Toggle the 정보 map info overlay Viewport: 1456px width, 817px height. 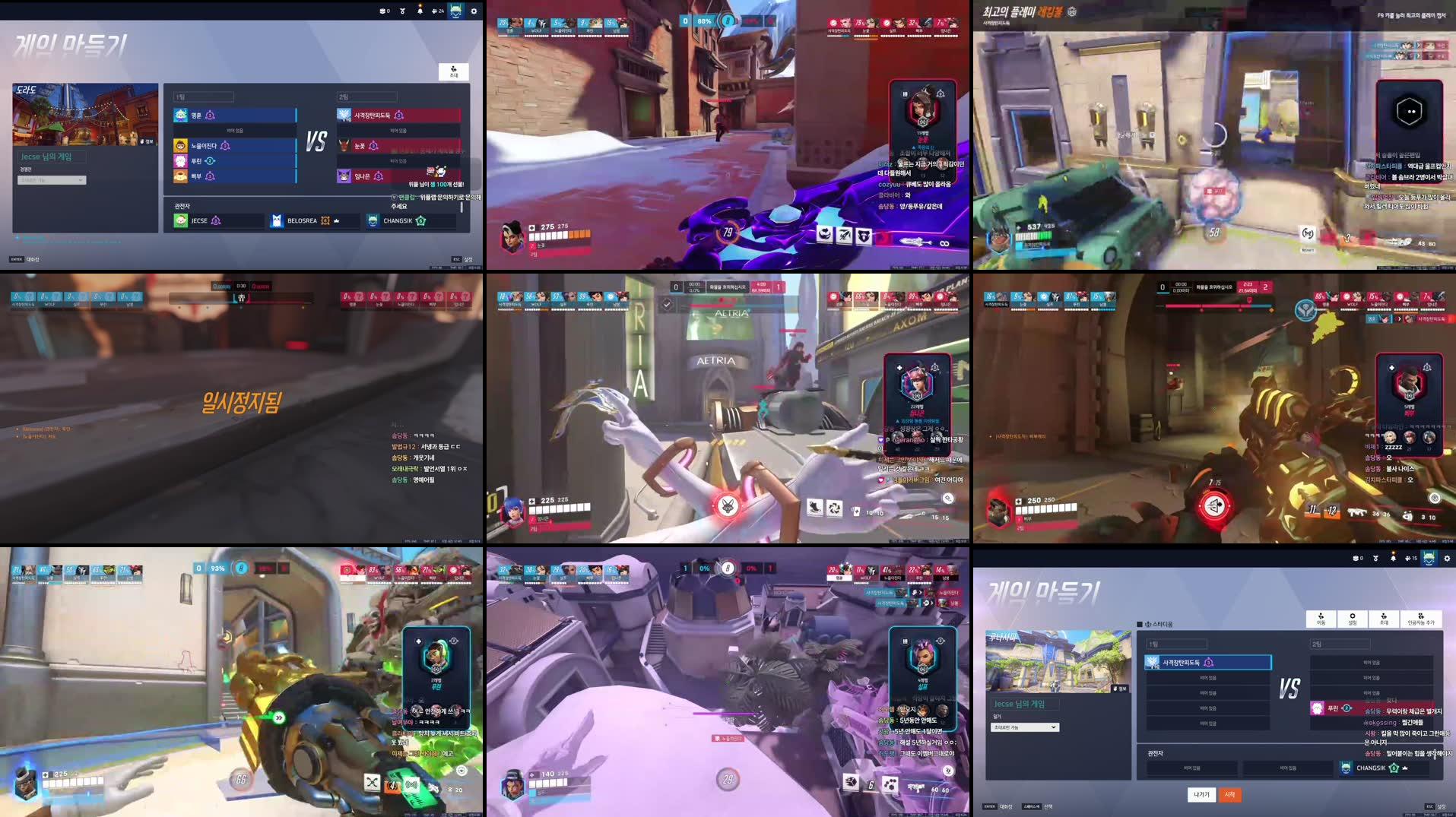click(1121, 689)
